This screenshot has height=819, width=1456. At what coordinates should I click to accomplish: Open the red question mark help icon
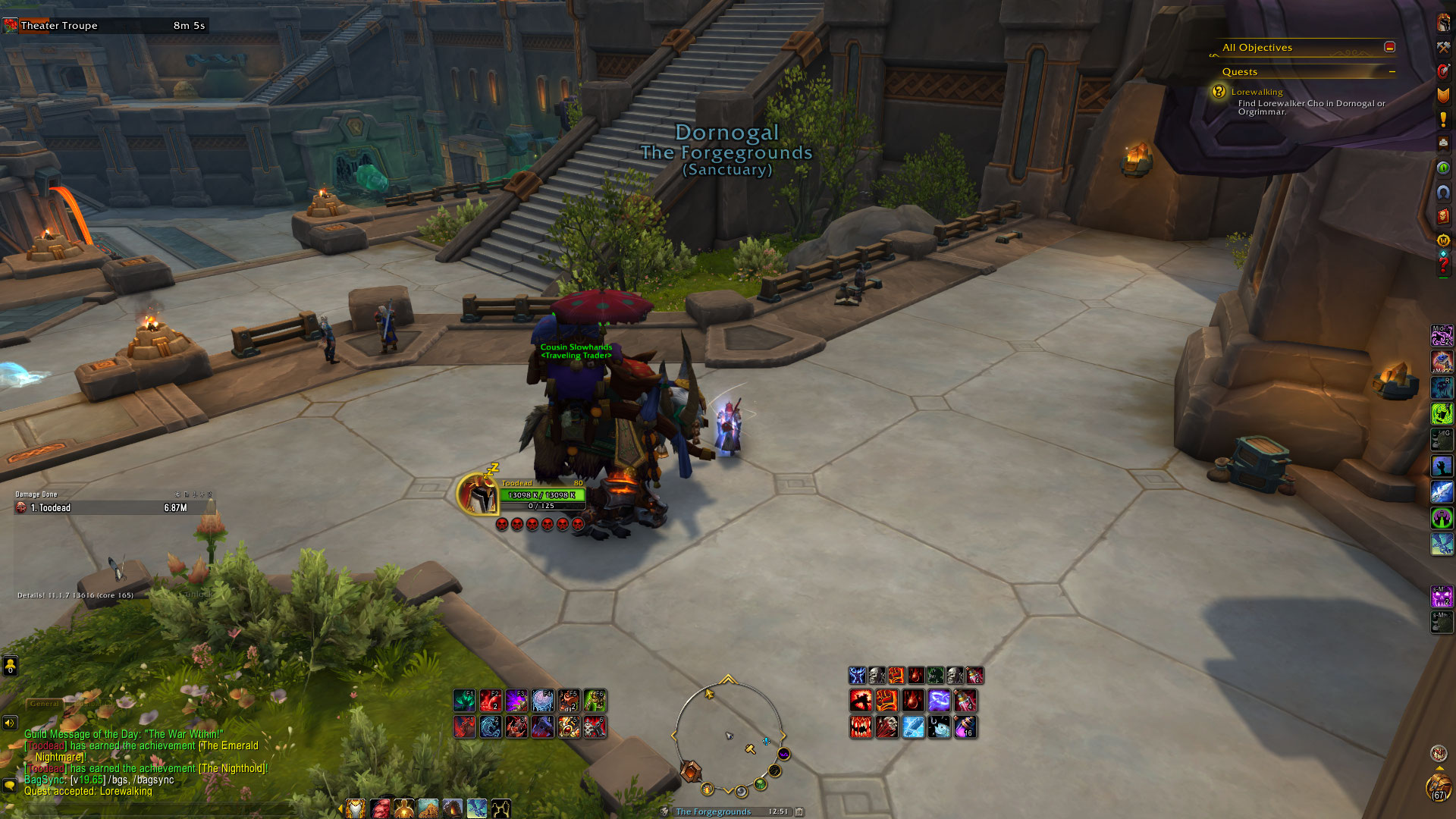(1443, 265)
